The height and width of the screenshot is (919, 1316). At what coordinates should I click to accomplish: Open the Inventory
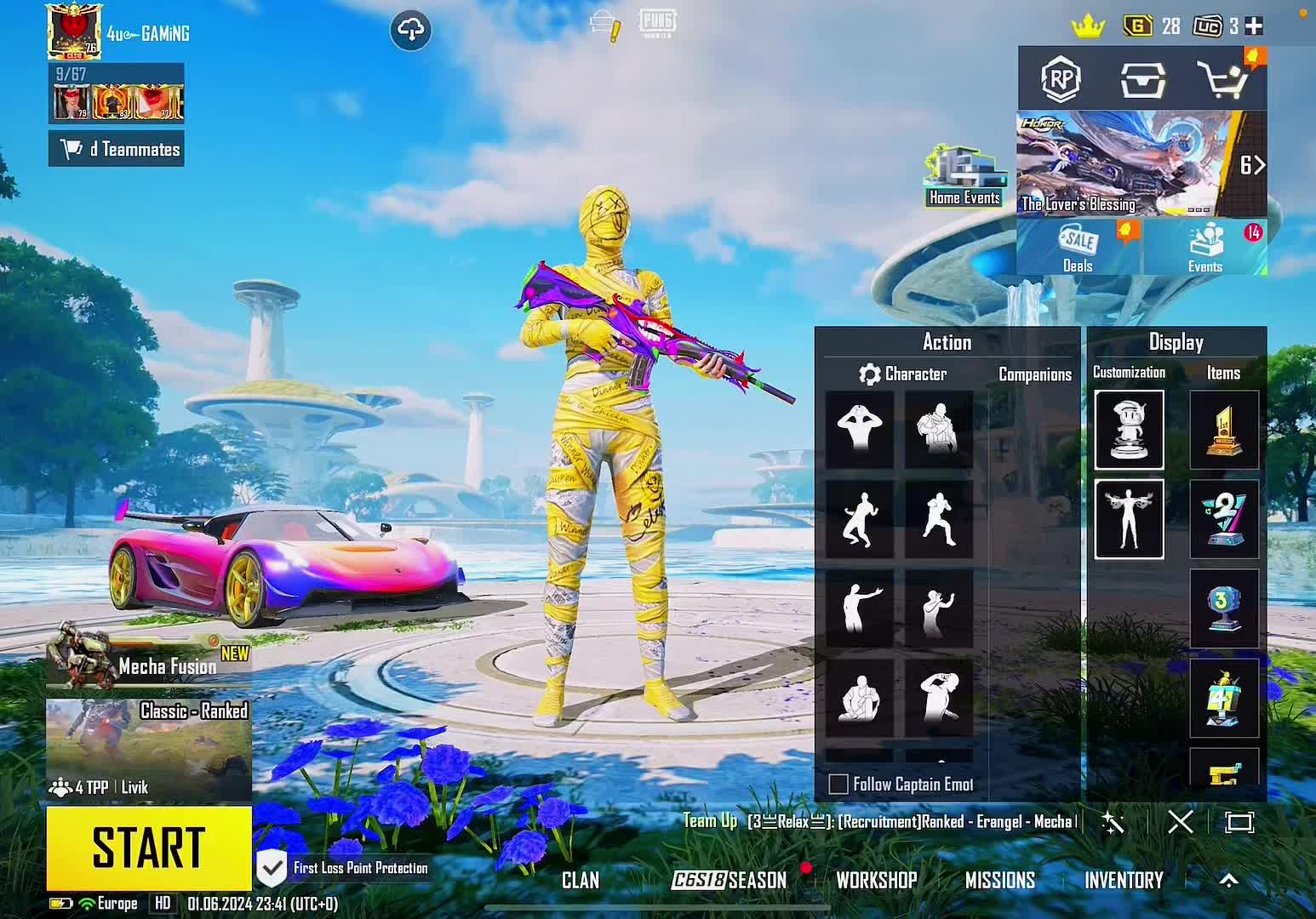point(1124,881)
